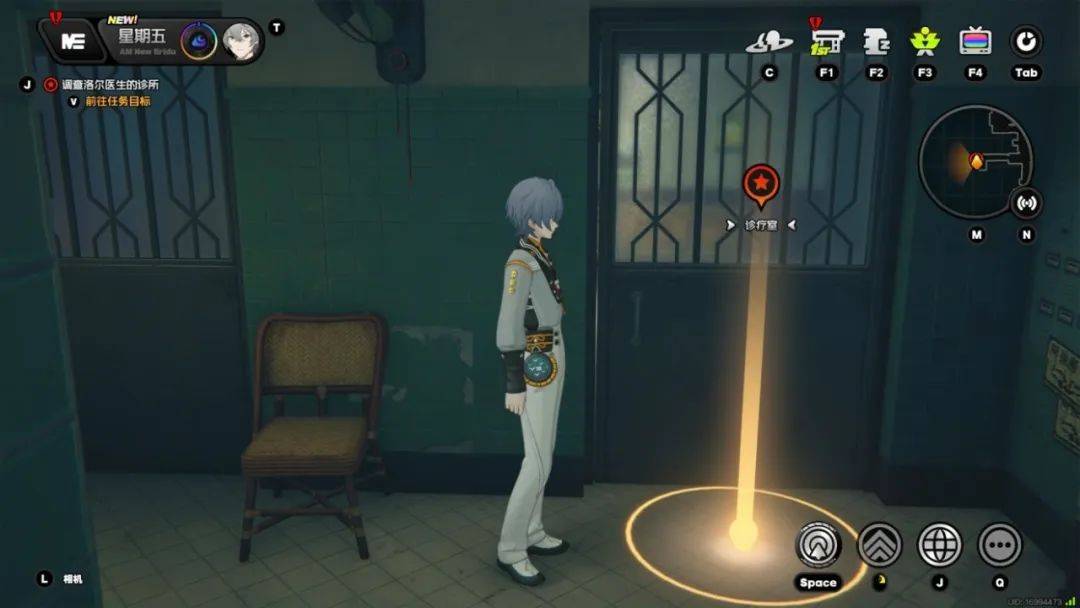Viewport: 1080px width, 608px height.
Task: Open the 1st ranking event icon
Action: 826,42
